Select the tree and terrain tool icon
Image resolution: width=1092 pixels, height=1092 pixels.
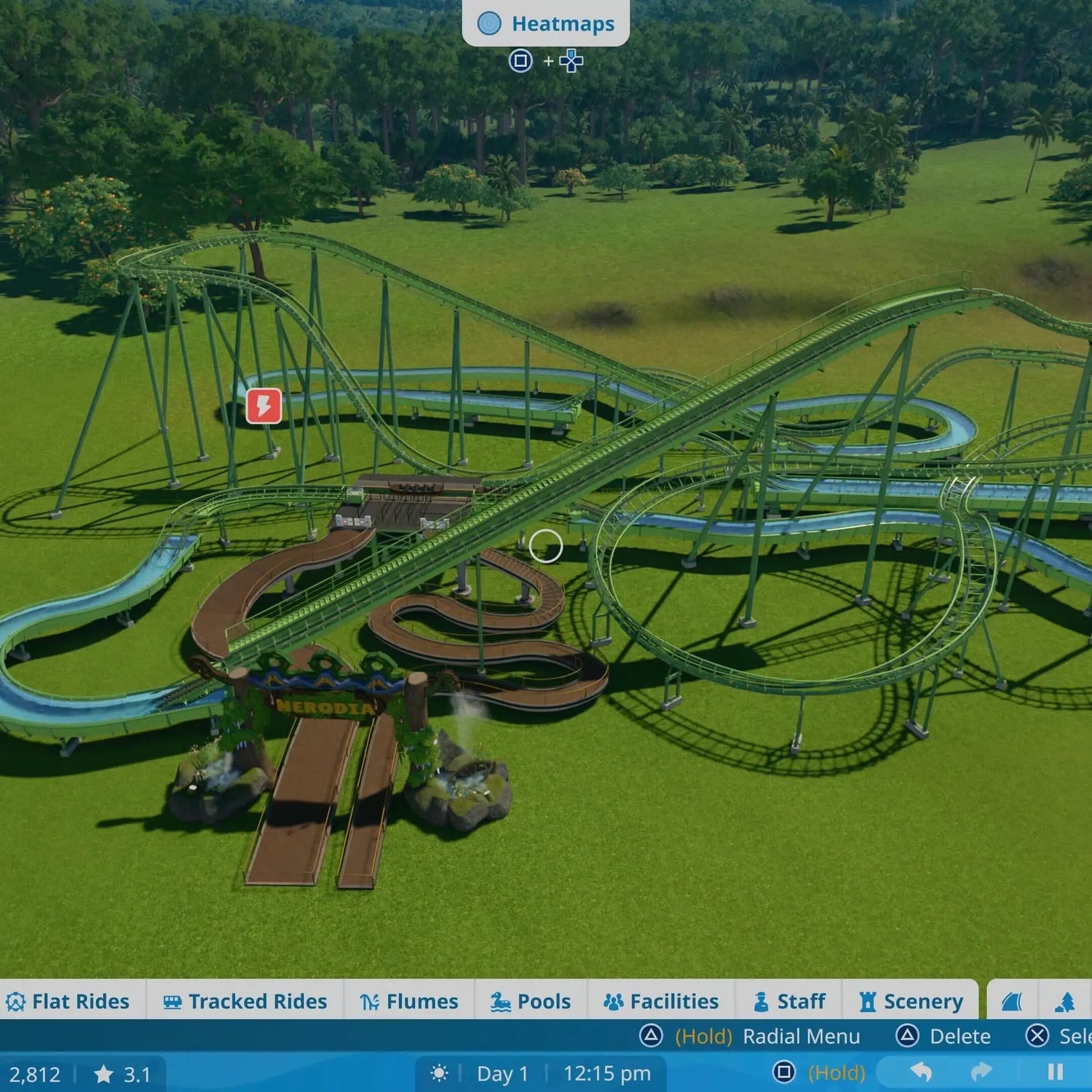click(x=1065, y=1002)
